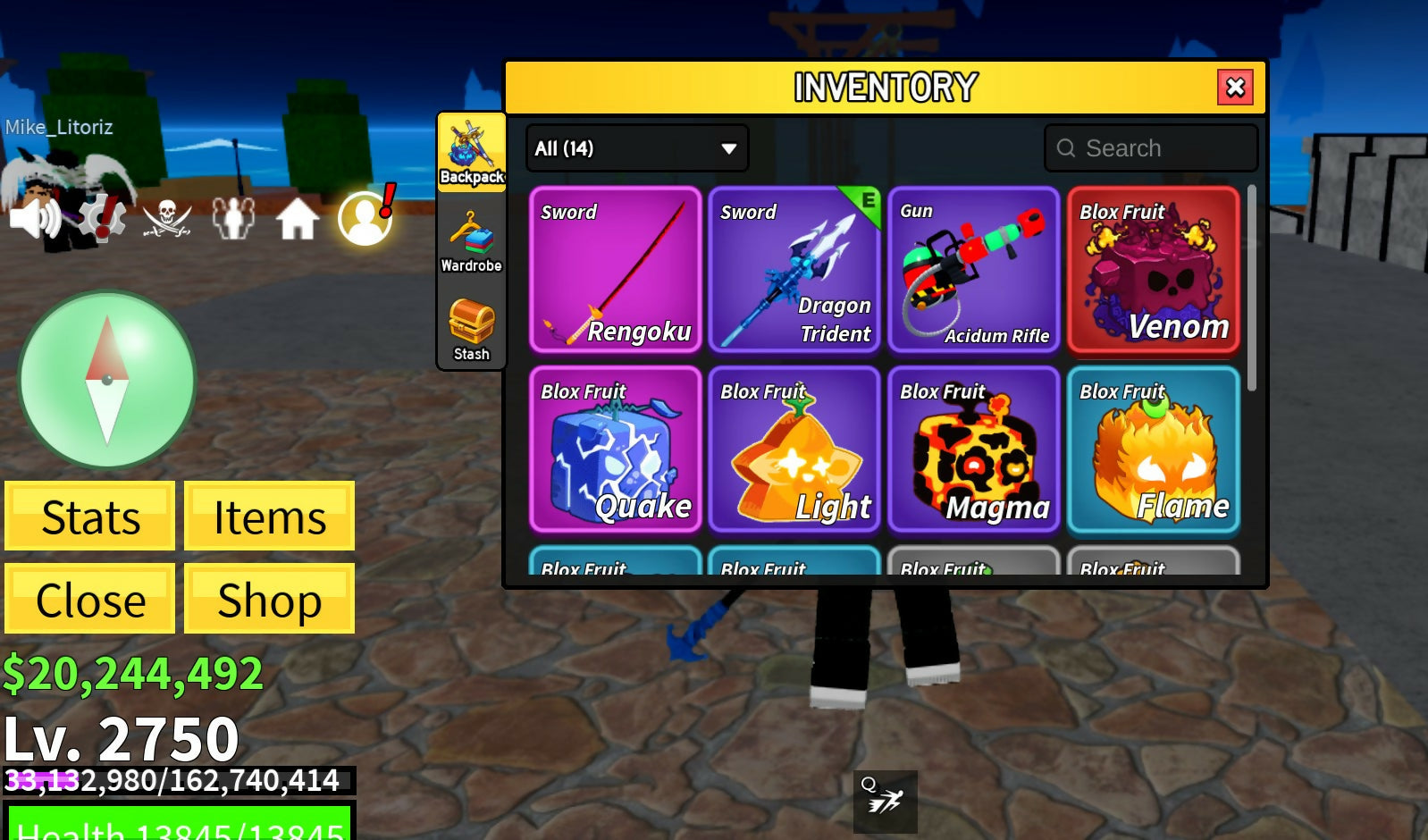Open the Items menu

(269, 517)
